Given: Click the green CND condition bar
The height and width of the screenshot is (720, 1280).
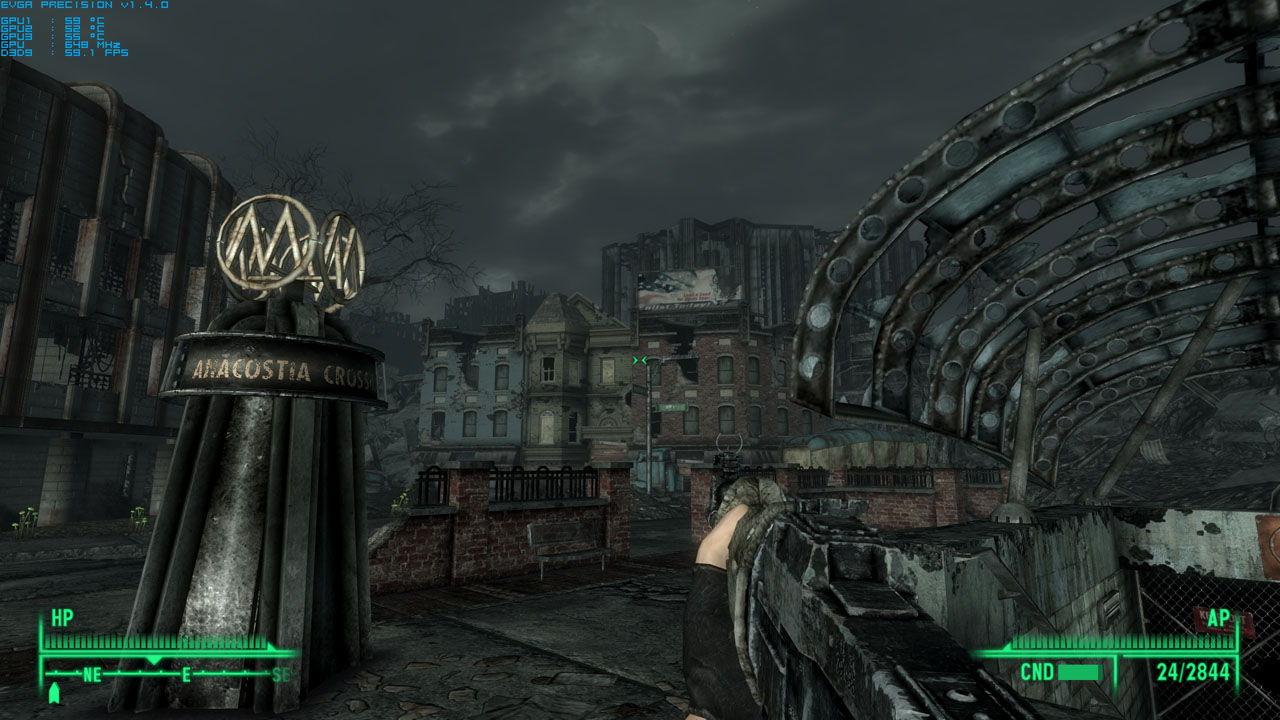Looking at the screenshot, I should click(x=1078, y=671).
